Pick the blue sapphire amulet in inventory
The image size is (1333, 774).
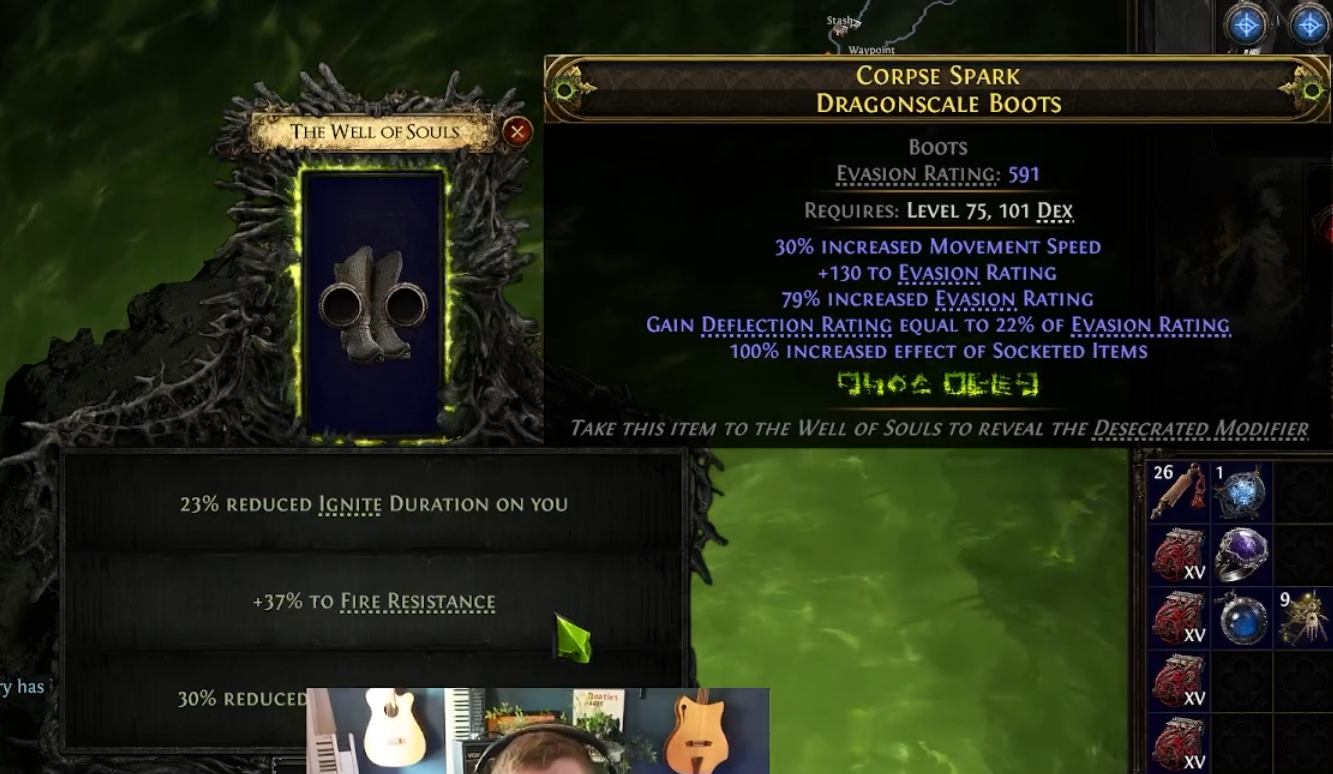(1240, 618)
